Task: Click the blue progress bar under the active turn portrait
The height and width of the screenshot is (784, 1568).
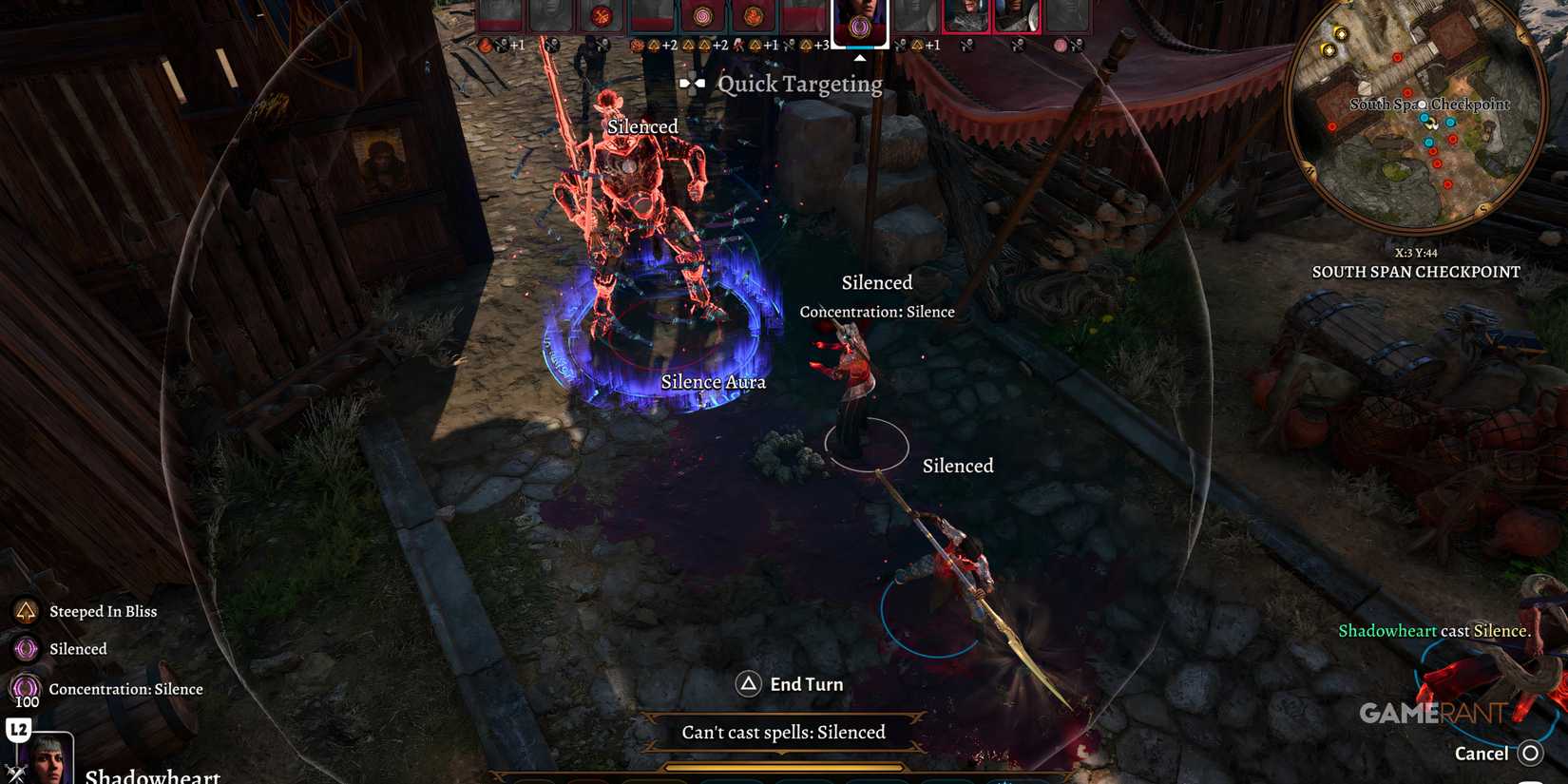Action: (x=860, y=47)
